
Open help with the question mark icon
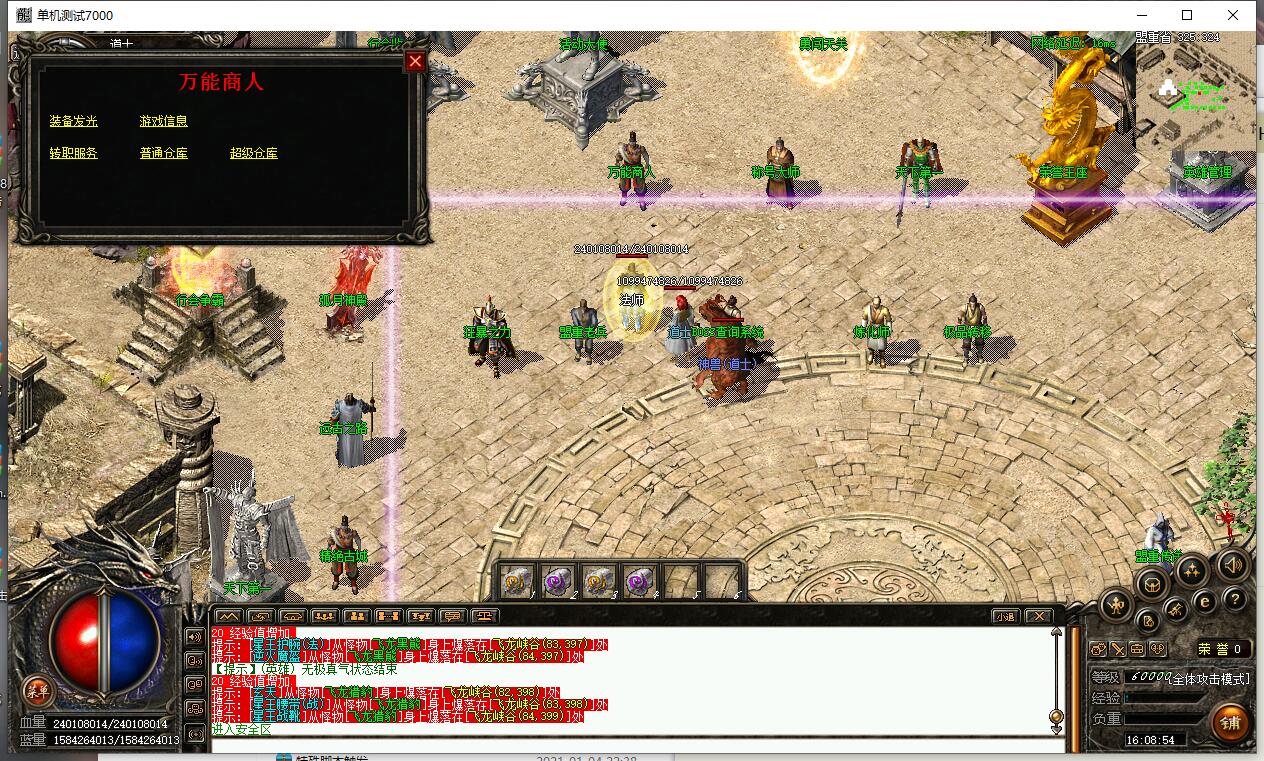pos(1235,599)
